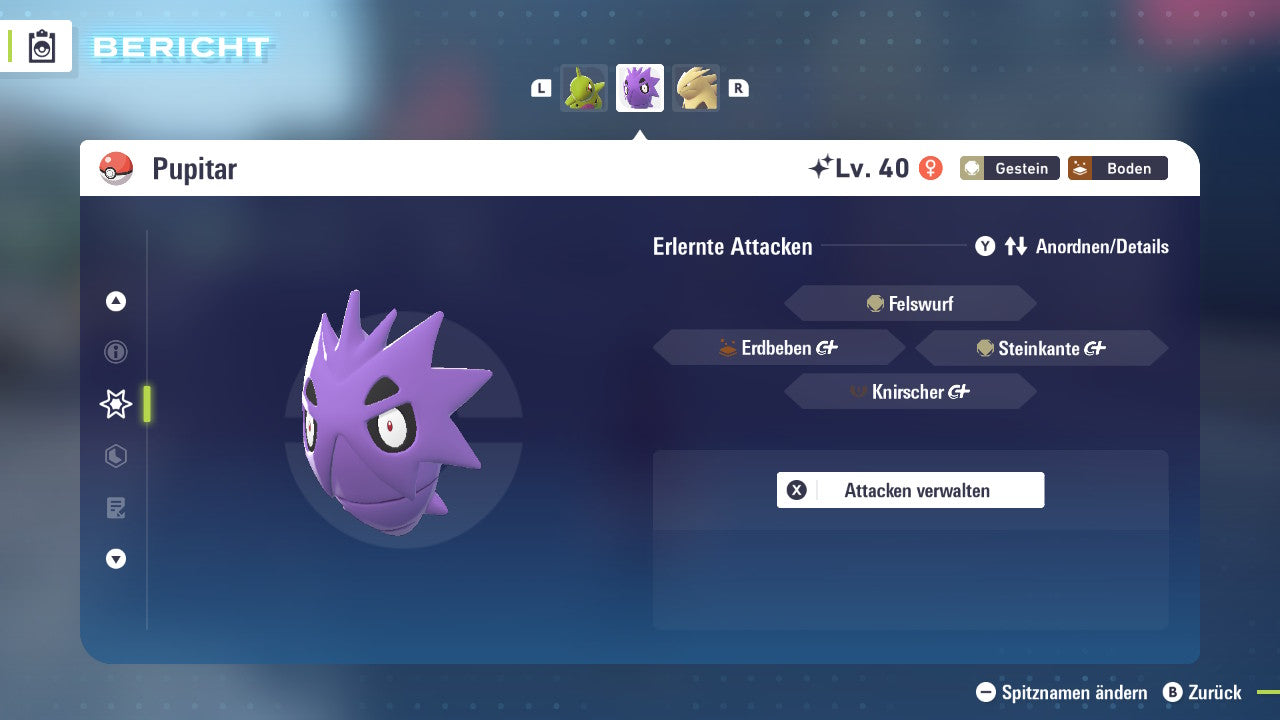Toggle the Erdbeben G+ attack
Image resolution: width=1280 pixels, height=720 pixels.
click(x=778, y=347)
